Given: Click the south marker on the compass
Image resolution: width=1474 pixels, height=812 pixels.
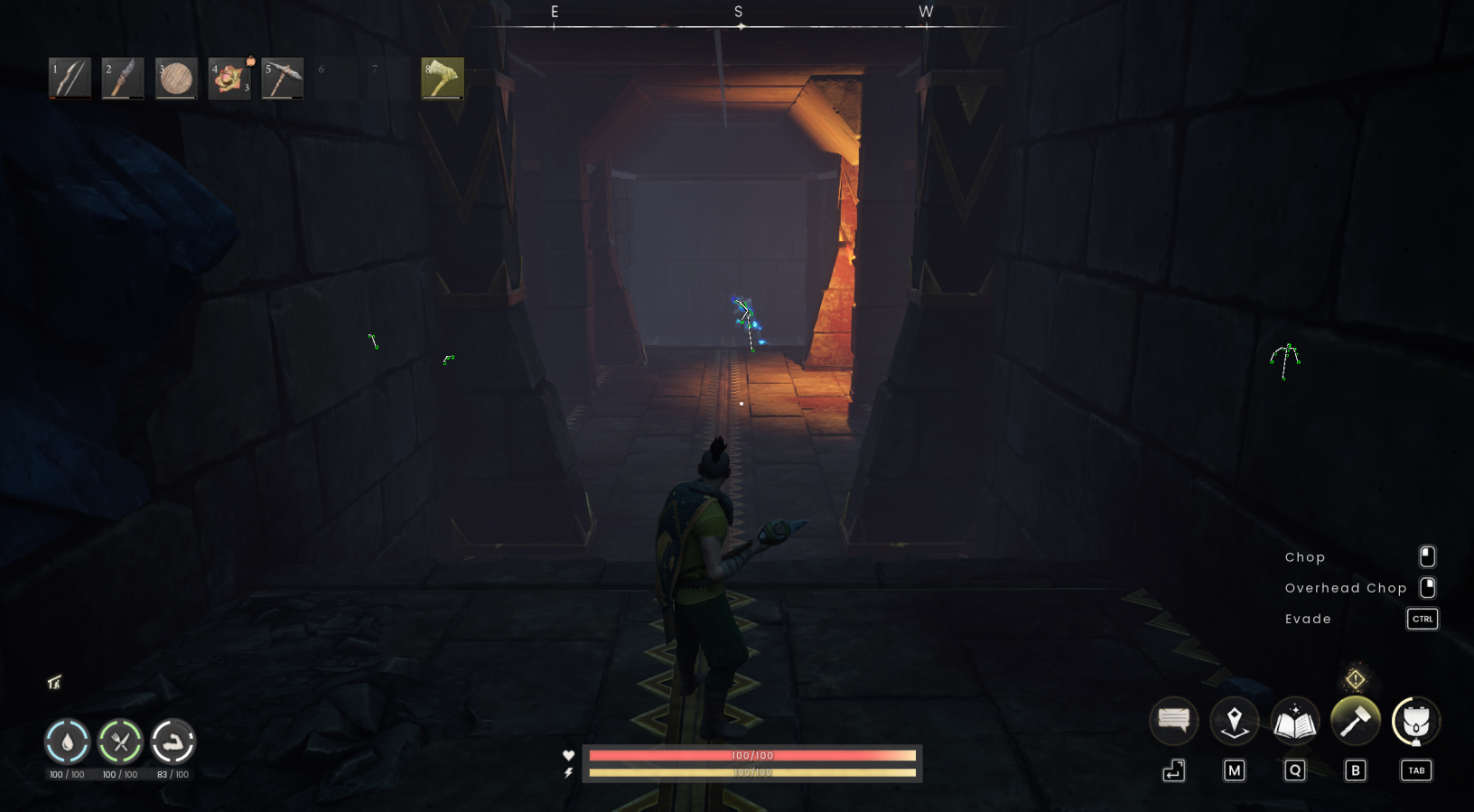Looking at the screenshot, I should click(x=738, y=12).
